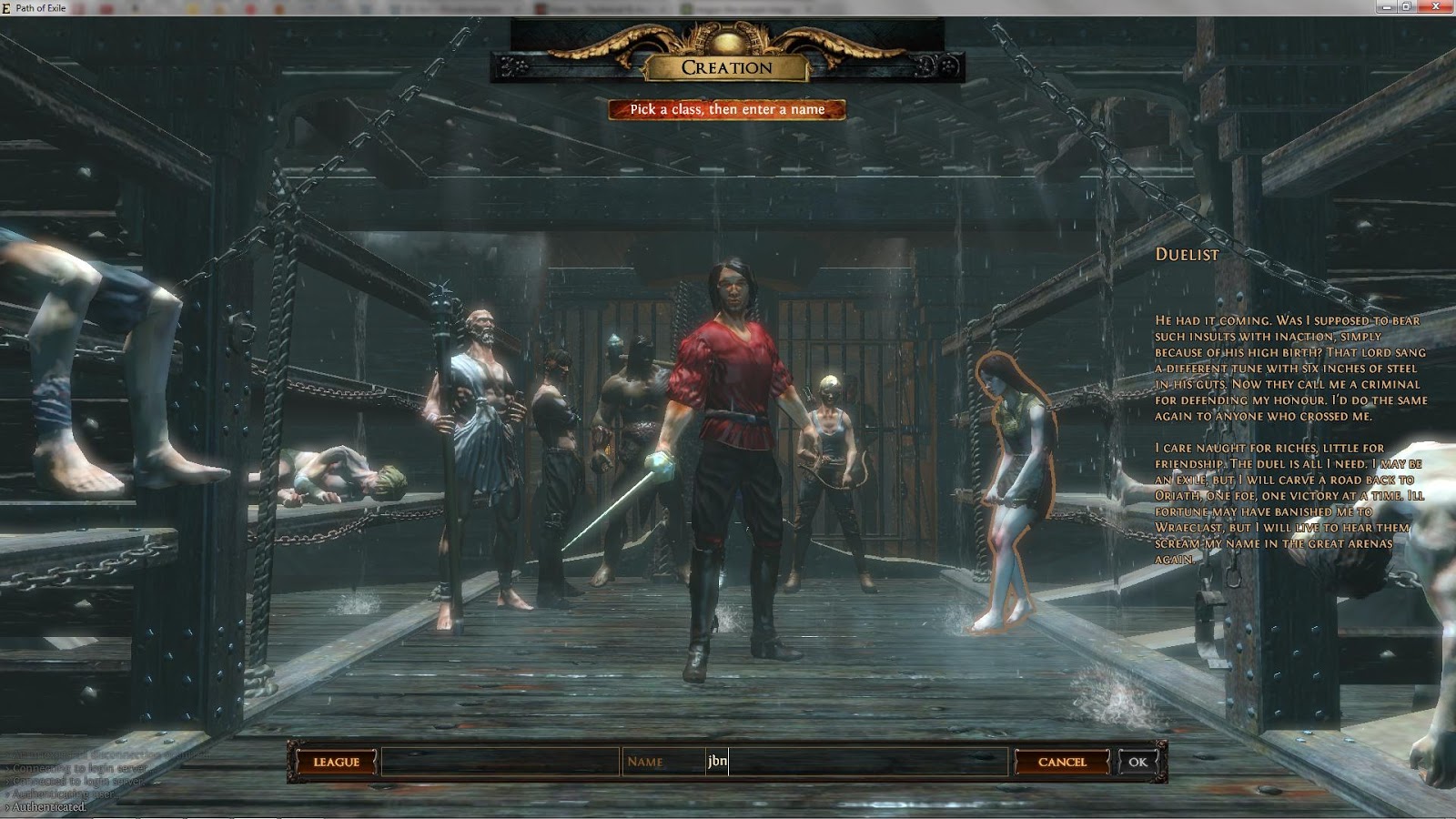Choose the masked Shadow class figure
1456x819 pixels.
pyautogui.click(x=560, y=428)
